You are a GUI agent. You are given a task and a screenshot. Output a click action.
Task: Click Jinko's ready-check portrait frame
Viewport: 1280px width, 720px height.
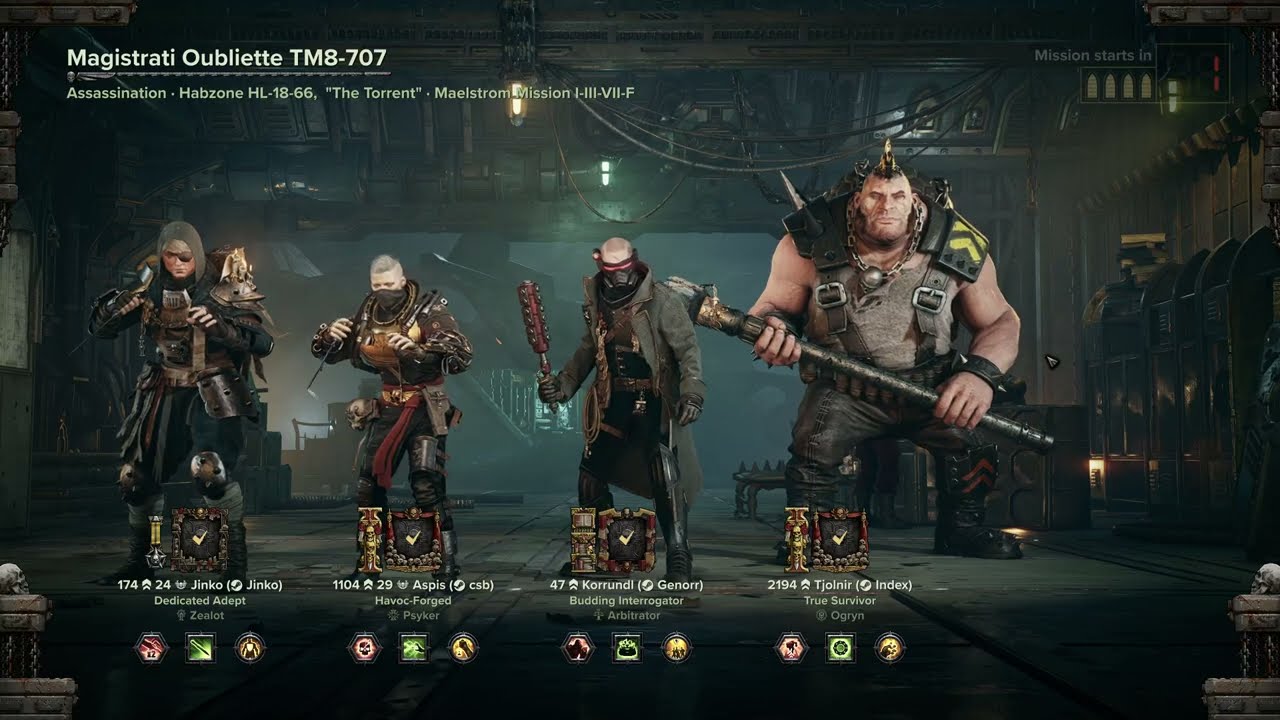(199, 540)
